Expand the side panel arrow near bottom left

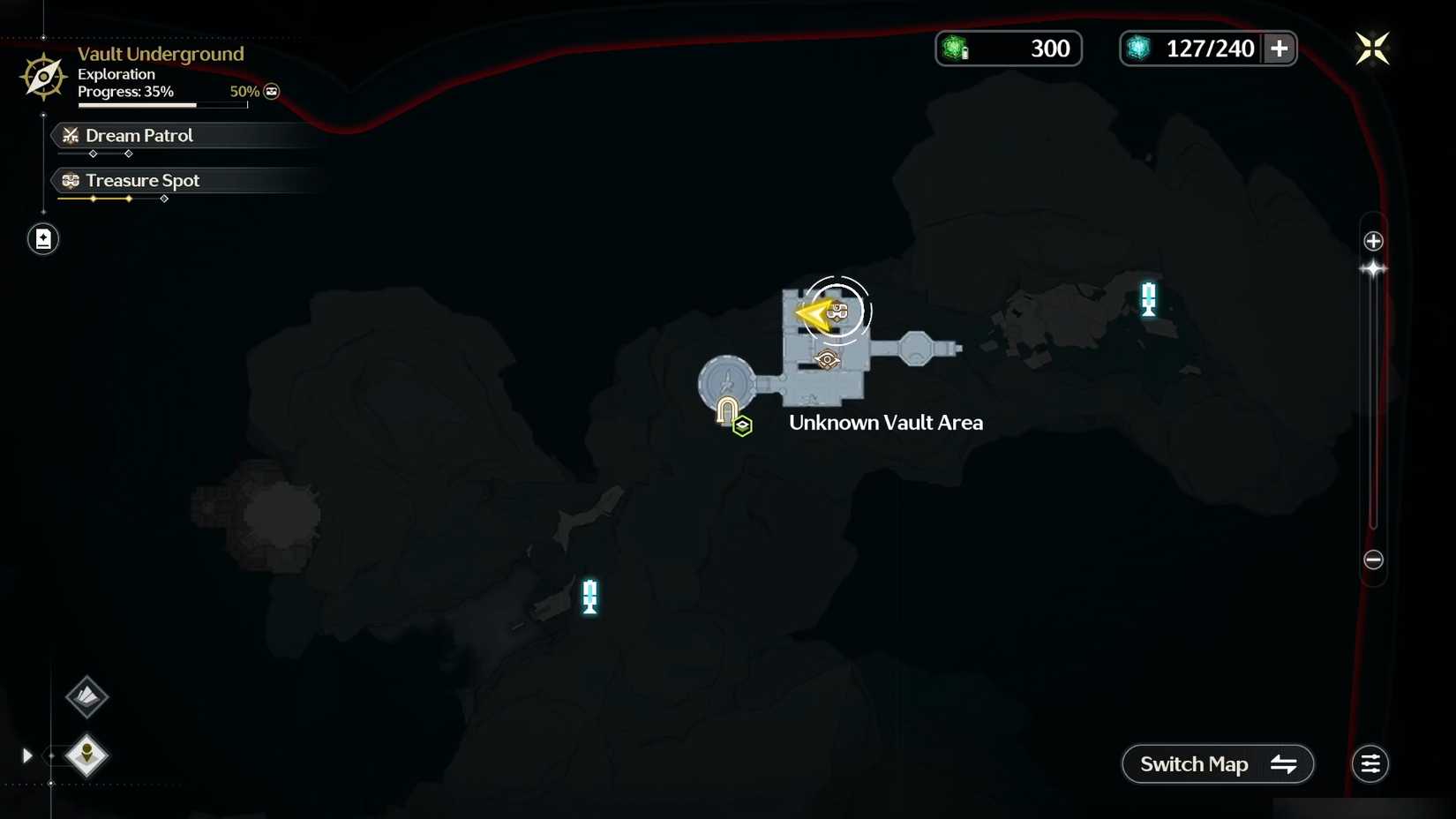(x=26, y=755)
